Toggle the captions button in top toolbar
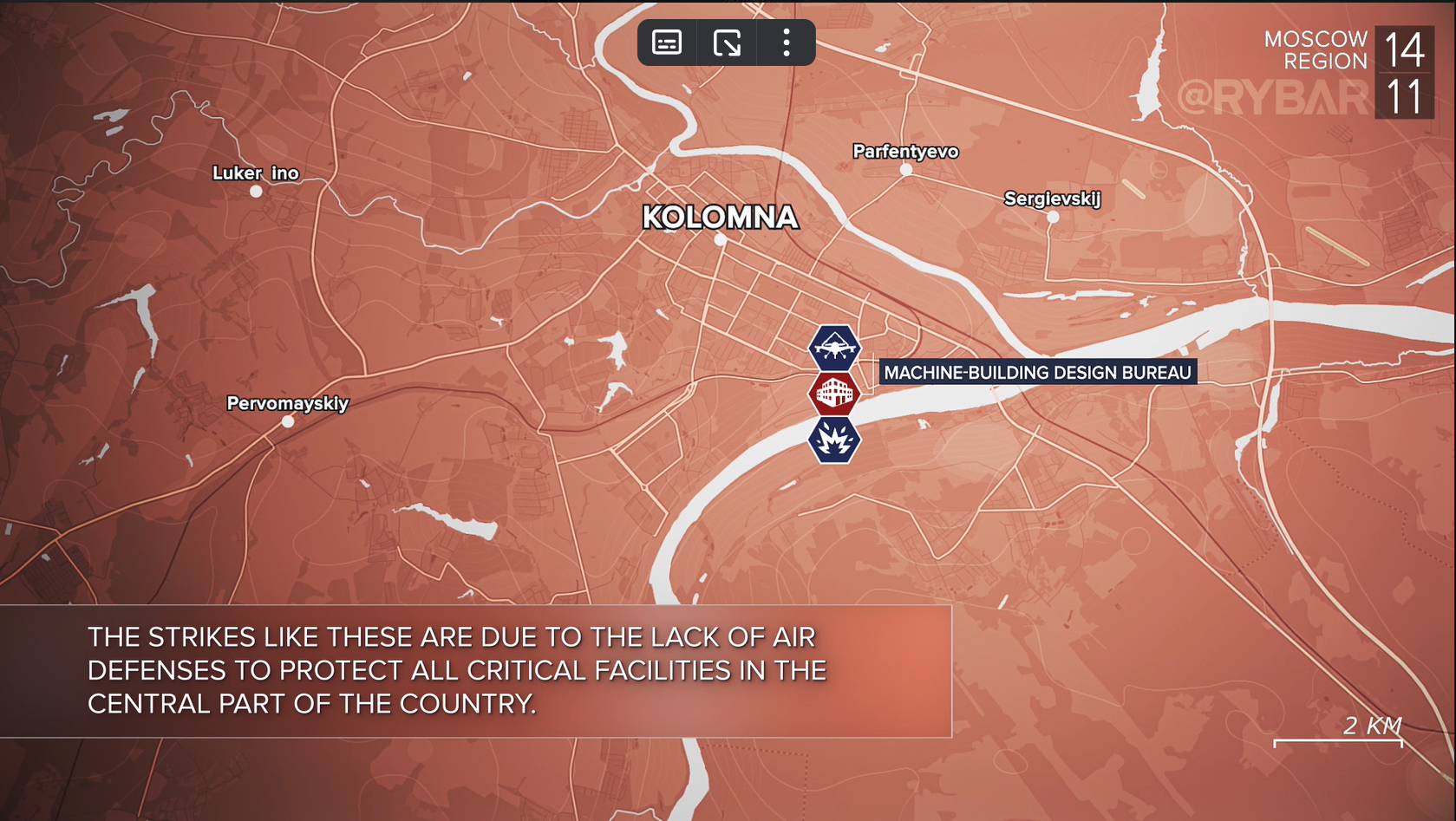Image resolution: width=1456 pixels, height=821 pixels. (x=667, y=42)
